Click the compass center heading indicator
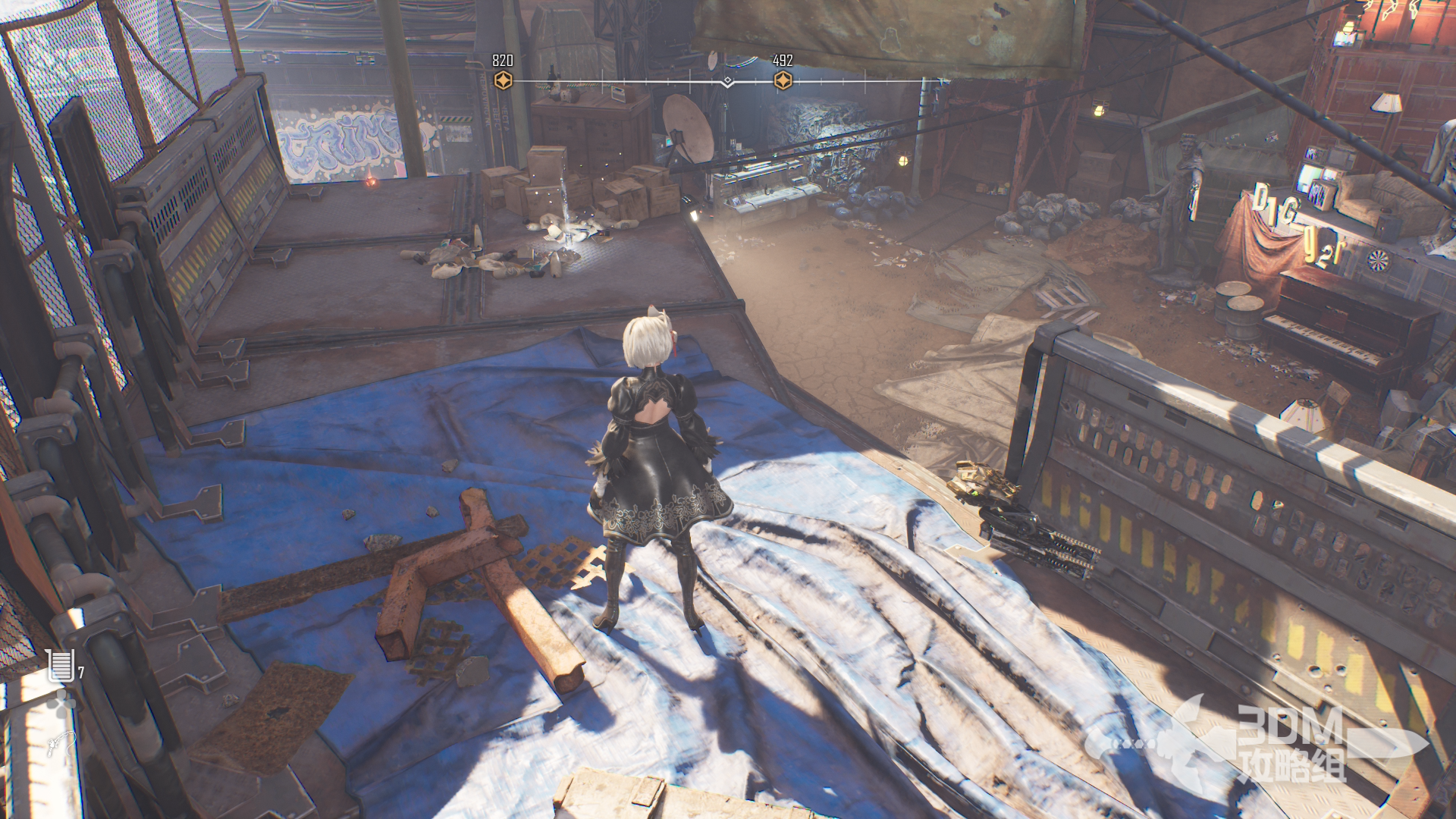This screenshot has width=1456, height=819. point(727,81)
